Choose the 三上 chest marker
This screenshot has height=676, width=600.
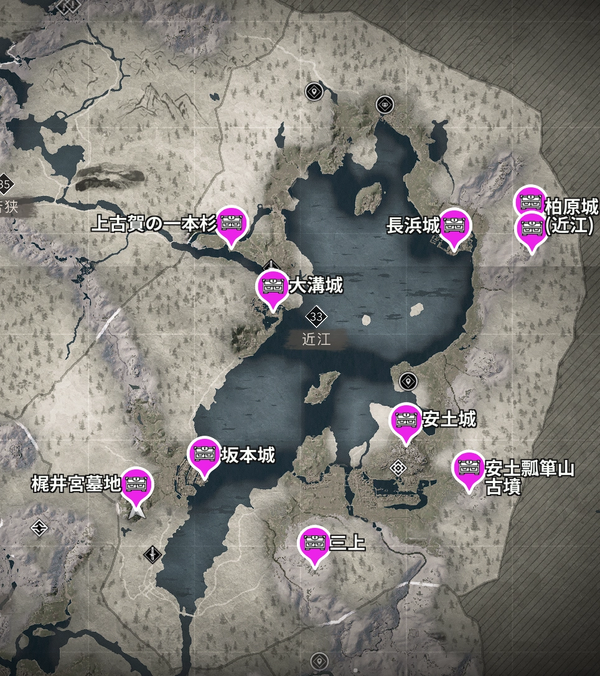click(x=315, y=543)
